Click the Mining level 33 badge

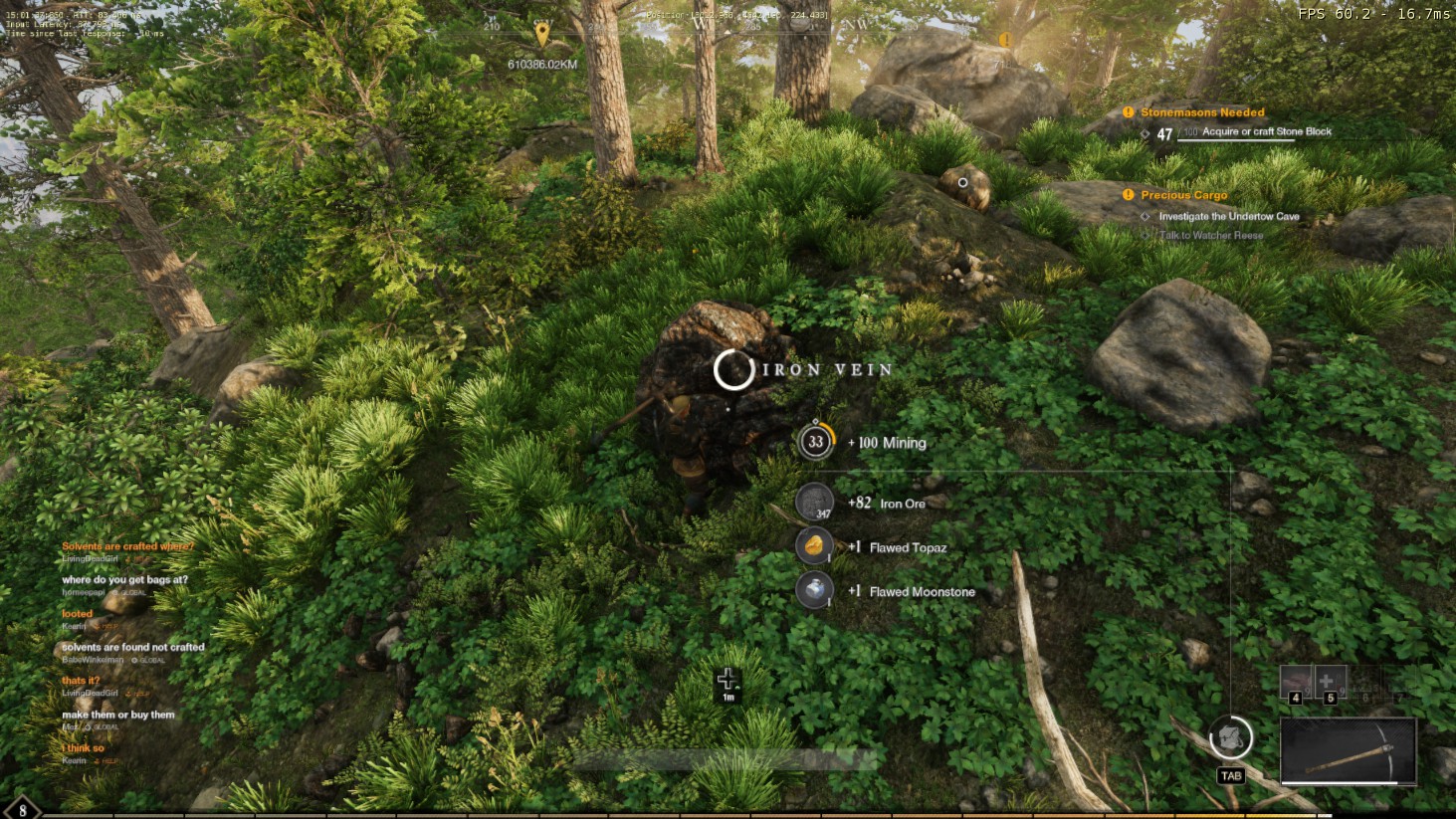(x=816, y=442)
